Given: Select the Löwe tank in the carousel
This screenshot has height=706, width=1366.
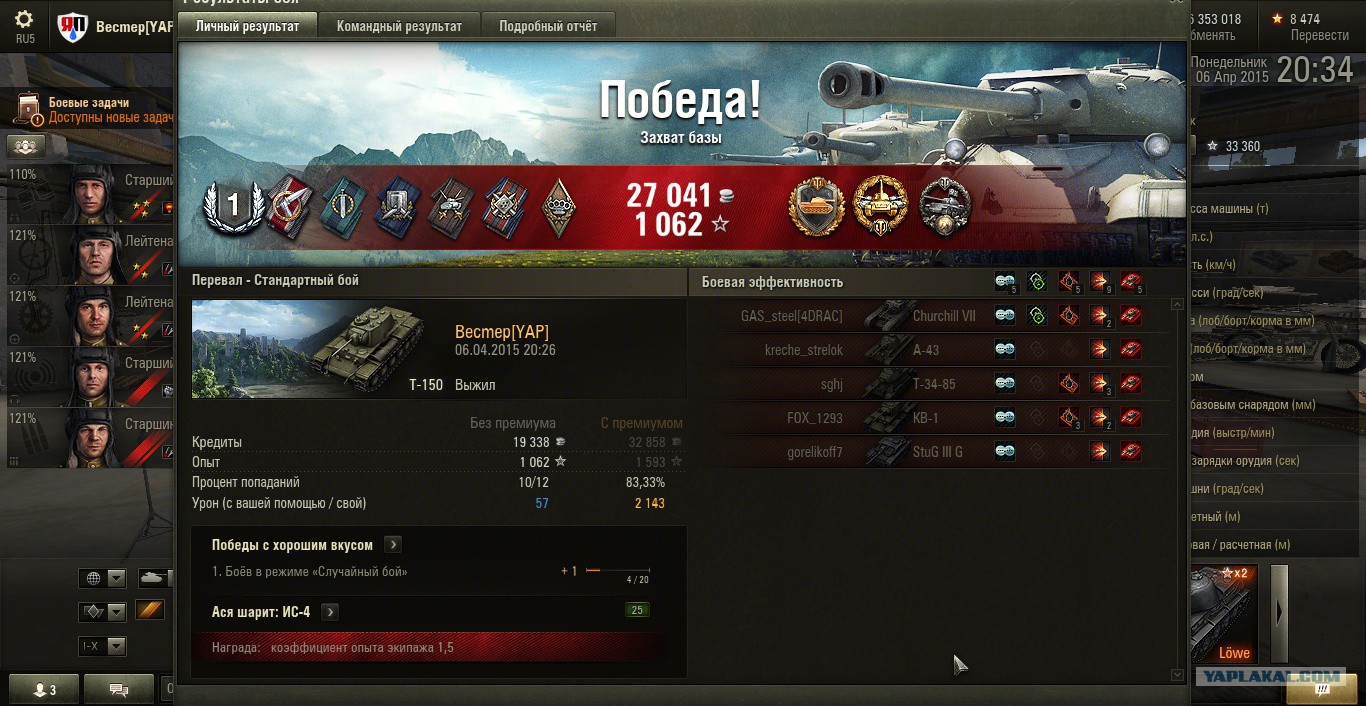Looking at the screenshot, I should (1225, 611).
